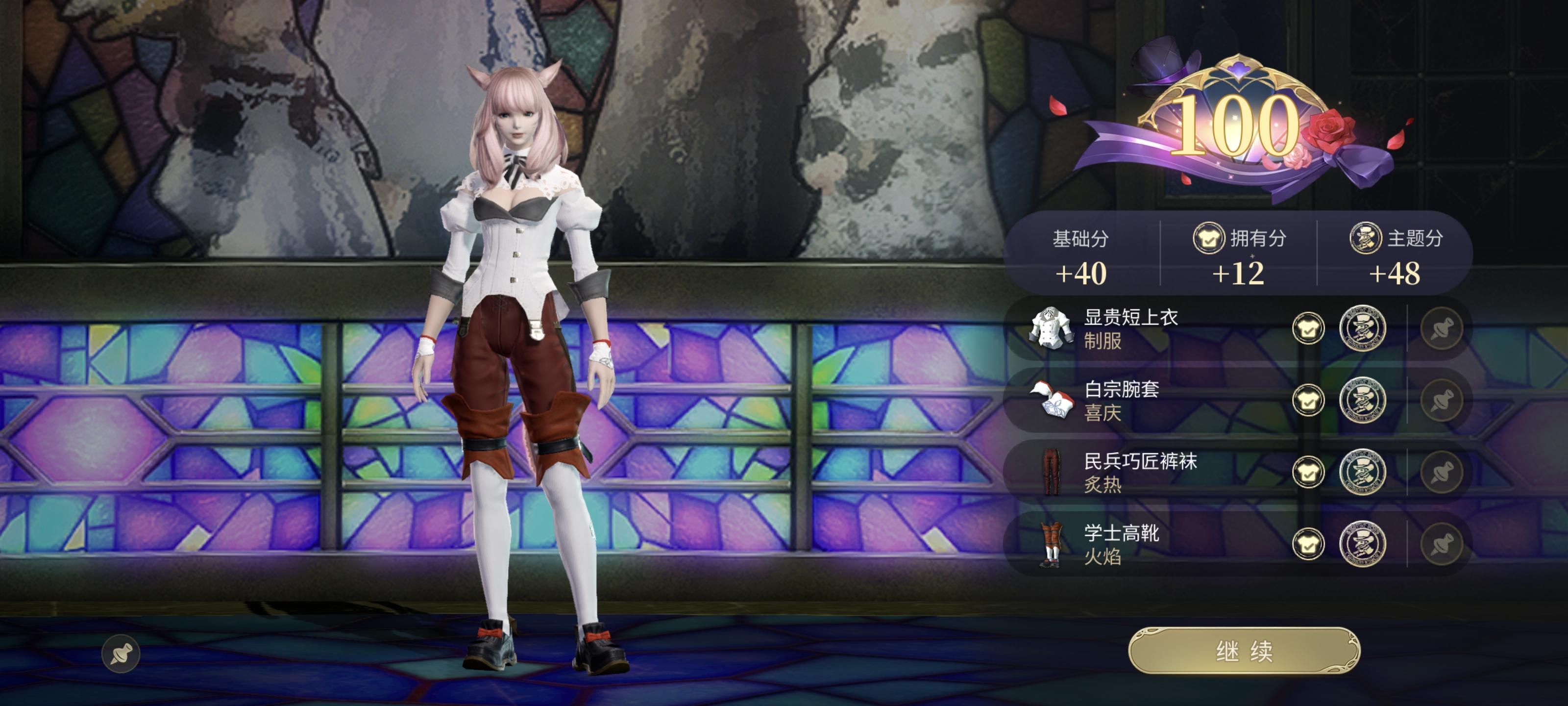Click the owned shirt badge for 民兵巧匠裤袜
1568x706 pixels.
1308,473
